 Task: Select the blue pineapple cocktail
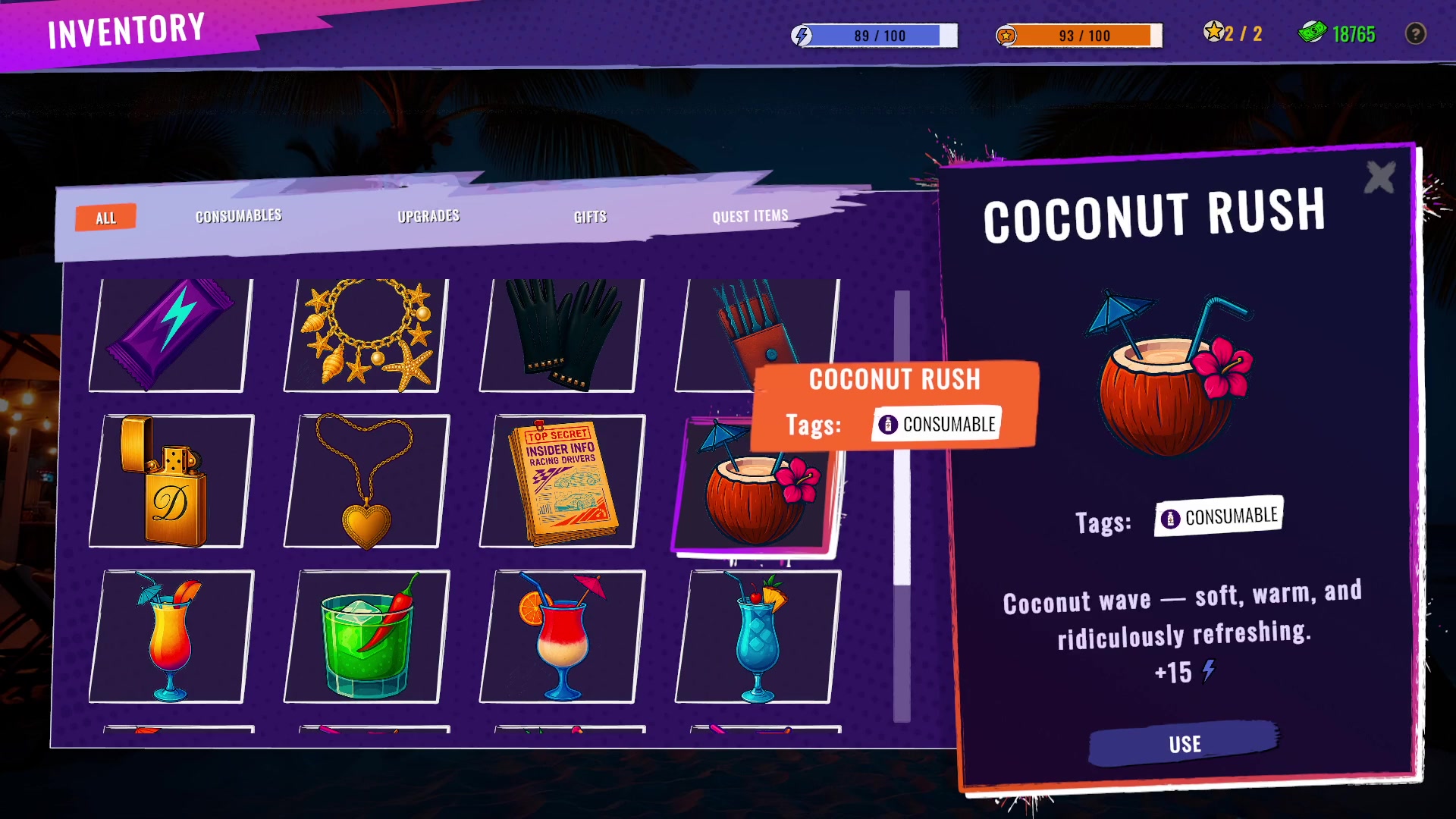(758, 637)
